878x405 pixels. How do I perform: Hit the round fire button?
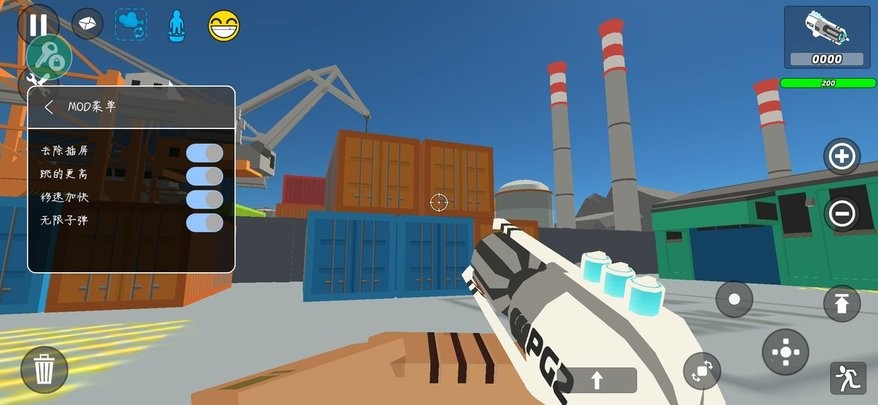[x=735, y=299]
